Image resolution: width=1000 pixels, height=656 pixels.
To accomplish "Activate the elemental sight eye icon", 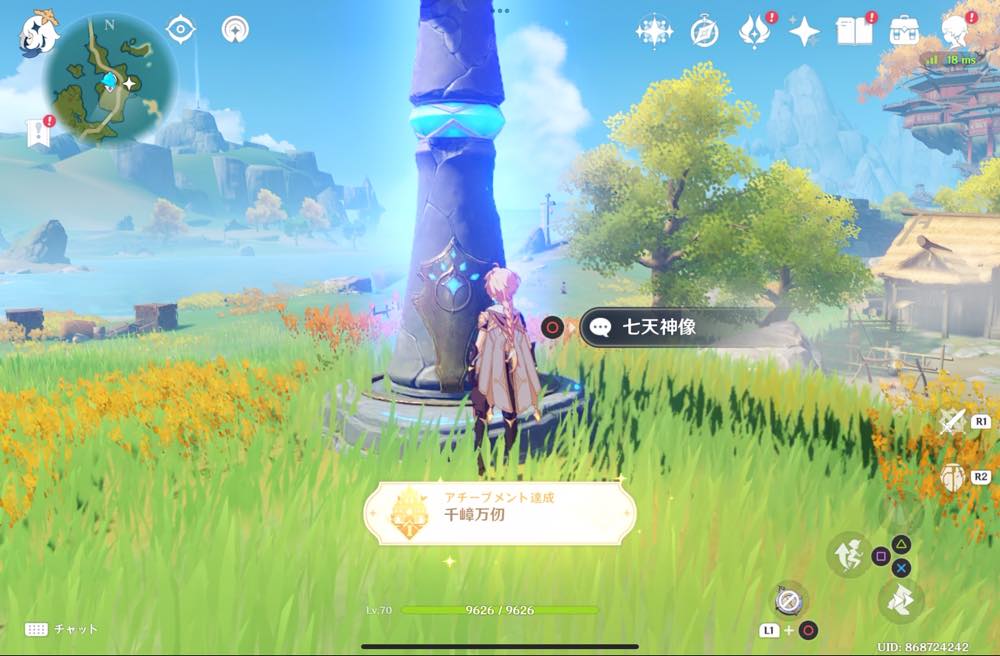I will point(180,30).
